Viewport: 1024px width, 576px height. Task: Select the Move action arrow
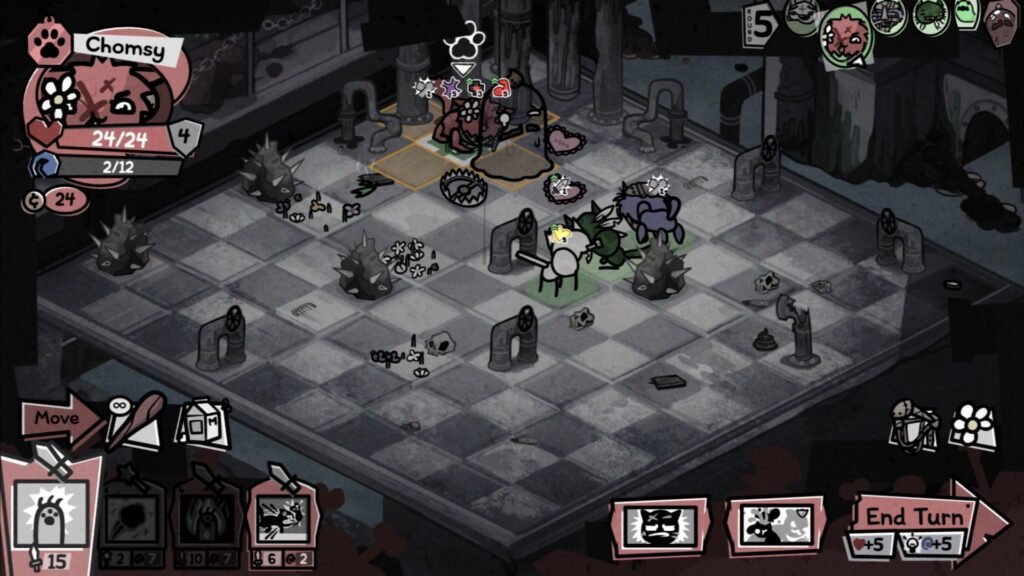(58, 418)
